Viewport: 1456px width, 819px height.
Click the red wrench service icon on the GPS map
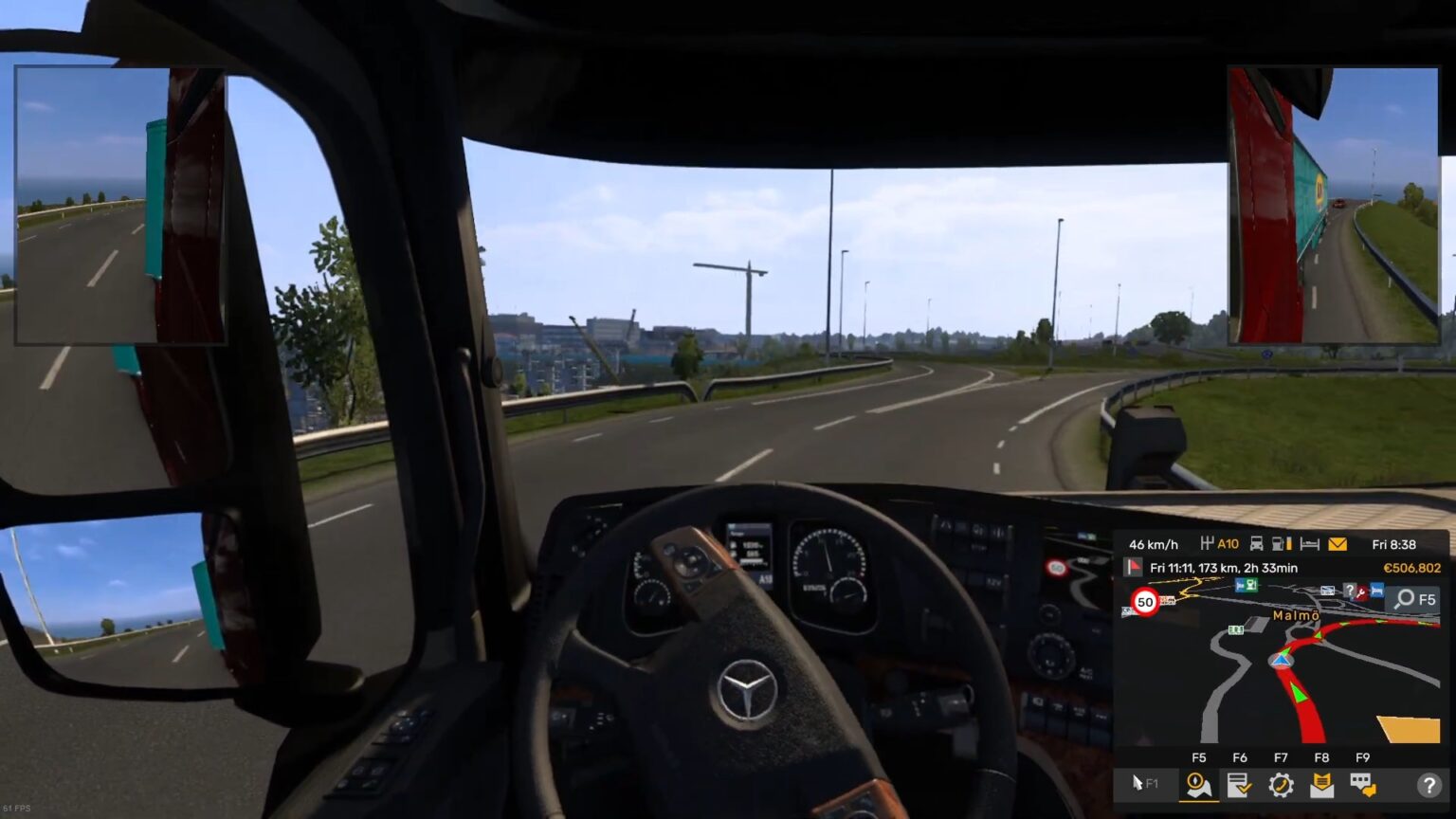(x=1362, y=592)
